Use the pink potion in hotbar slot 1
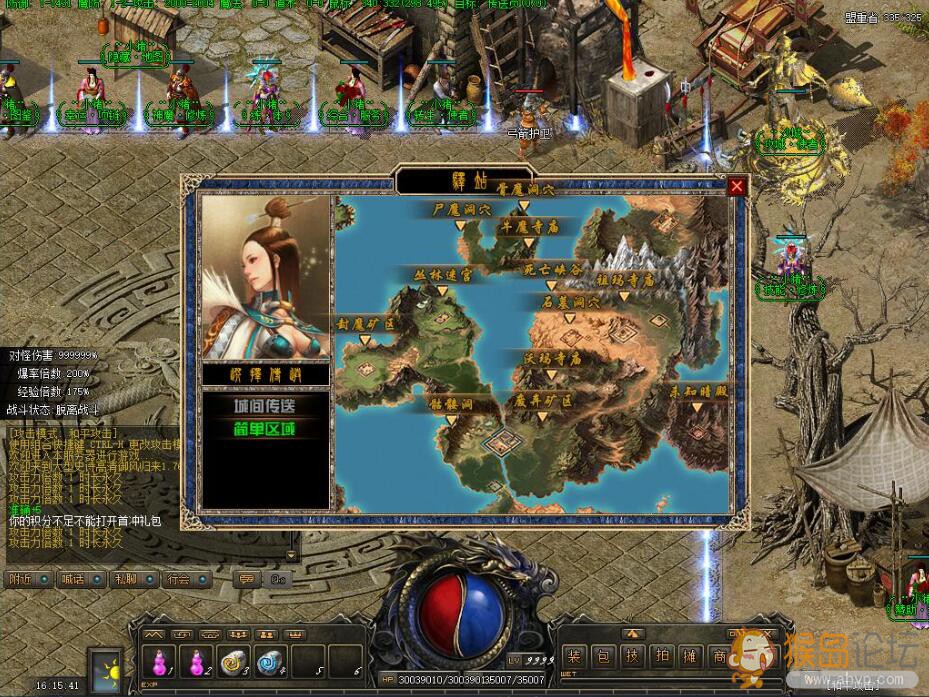 coord(158,660)
